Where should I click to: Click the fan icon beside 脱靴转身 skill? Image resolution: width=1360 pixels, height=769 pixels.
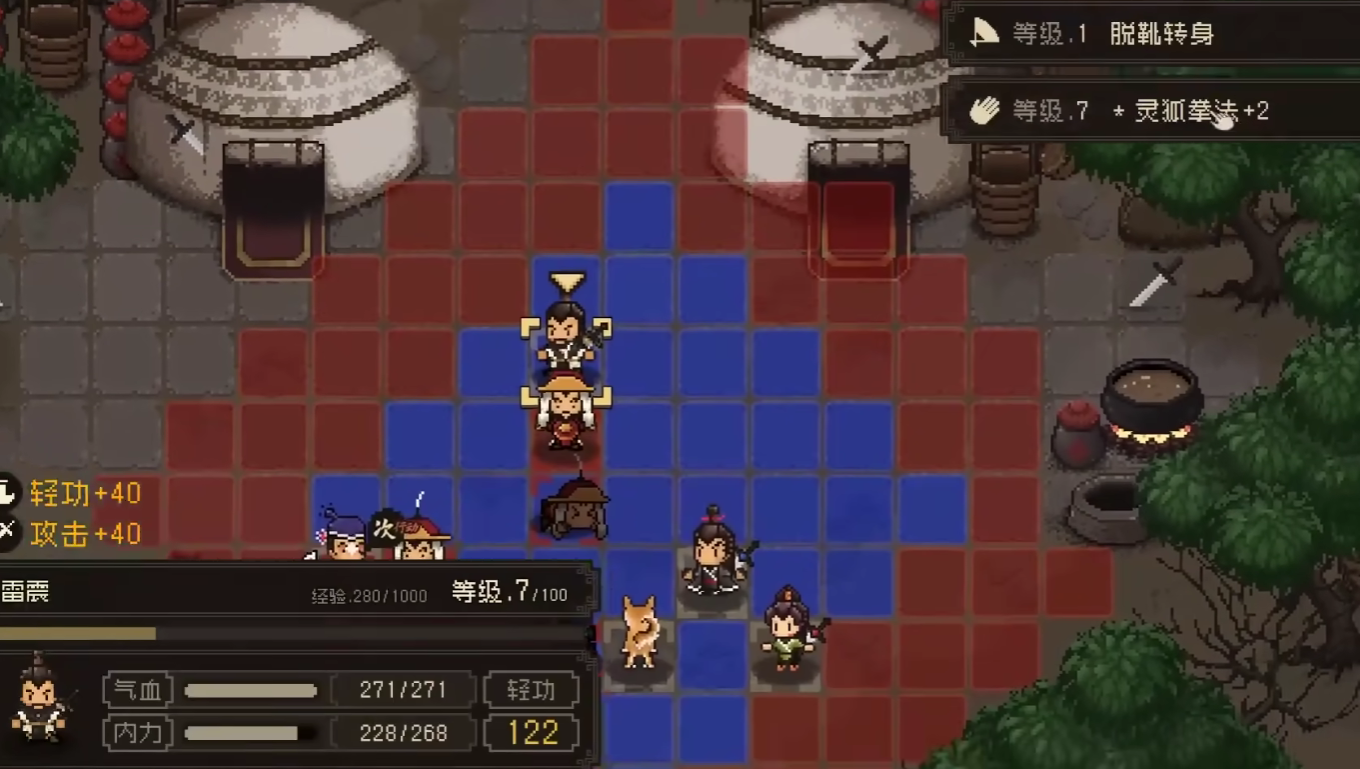tap(983, 31)
